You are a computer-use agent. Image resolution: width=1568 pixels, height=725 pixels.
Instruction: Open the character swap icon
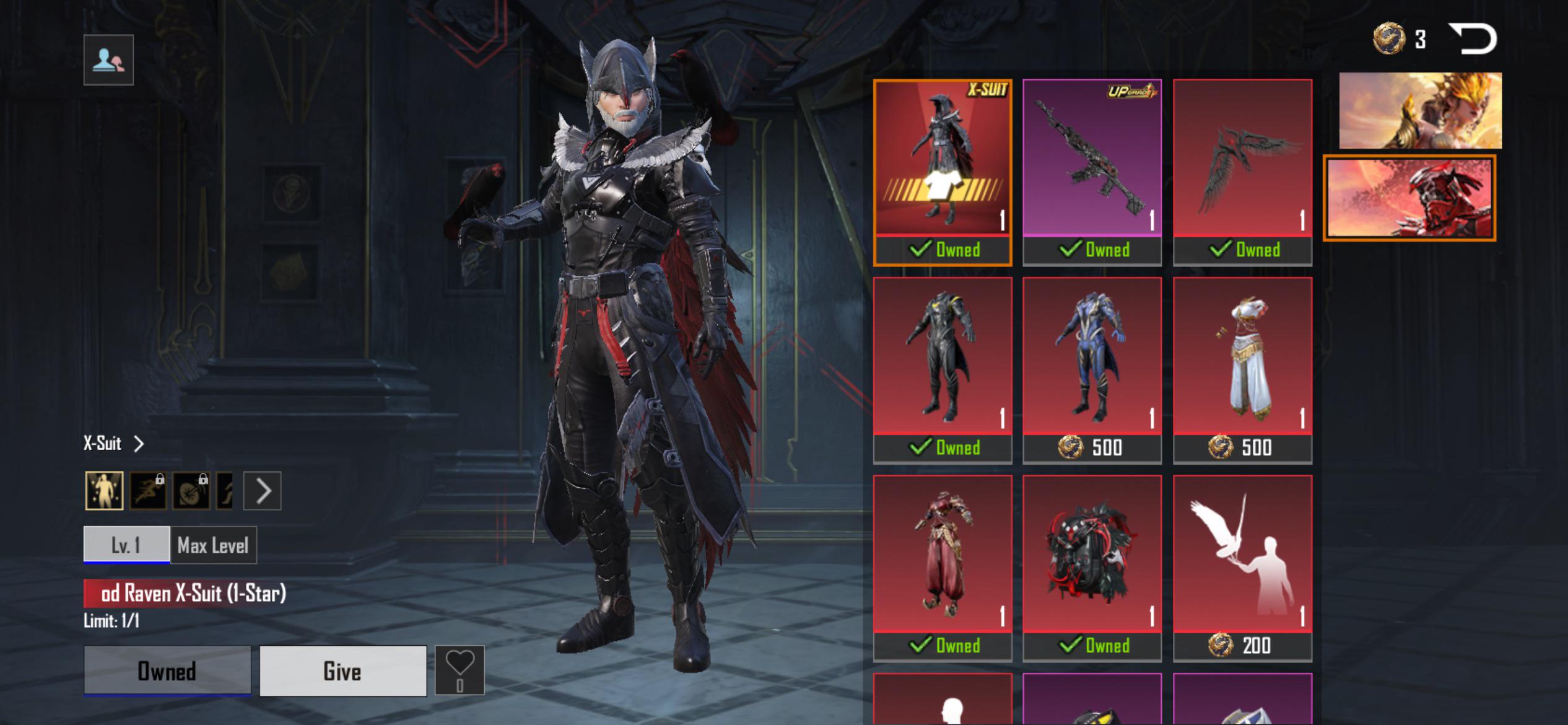pyautogui.click(x=108, y=60)
